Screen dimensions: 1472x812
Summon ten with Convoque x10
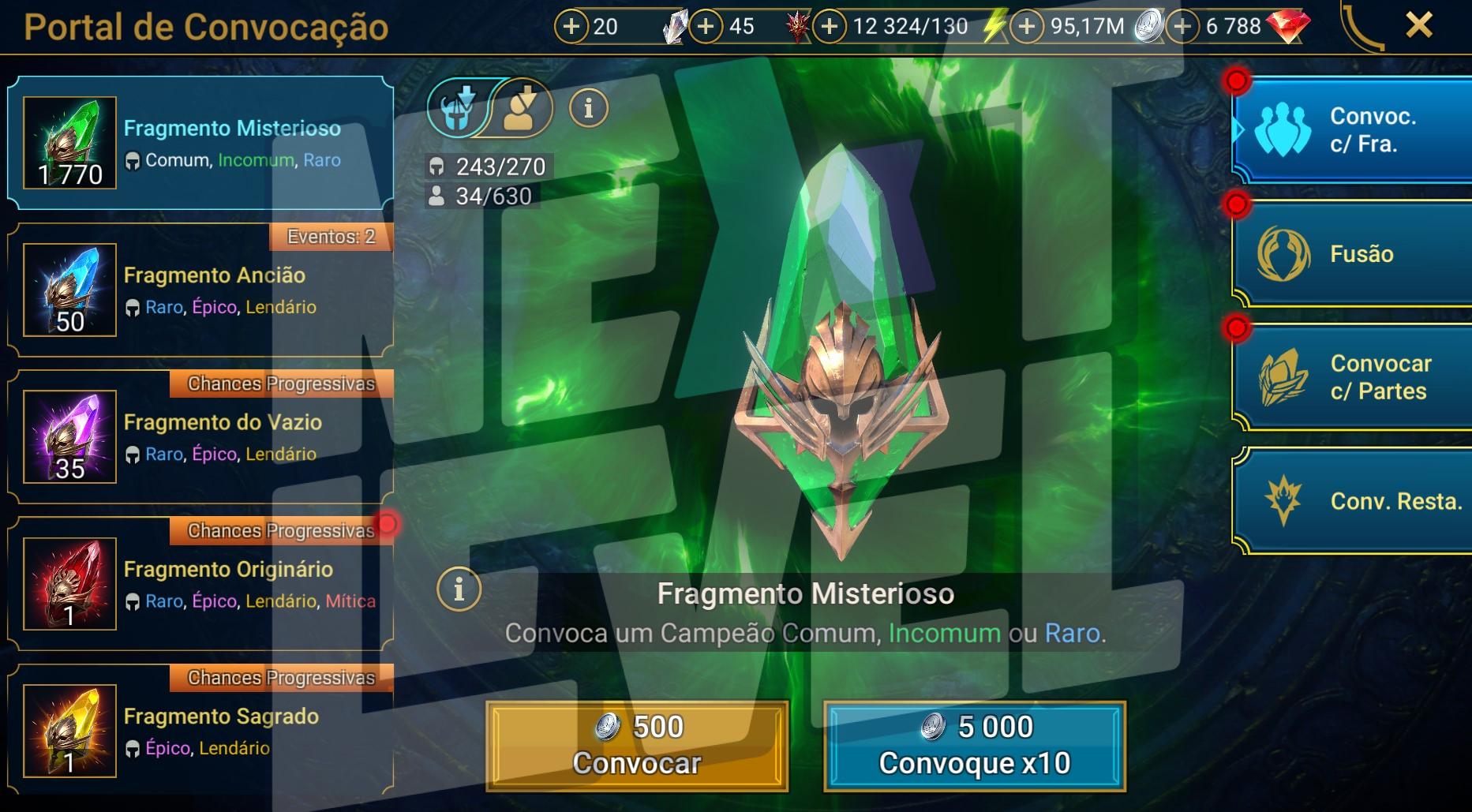tap(975, 746)
